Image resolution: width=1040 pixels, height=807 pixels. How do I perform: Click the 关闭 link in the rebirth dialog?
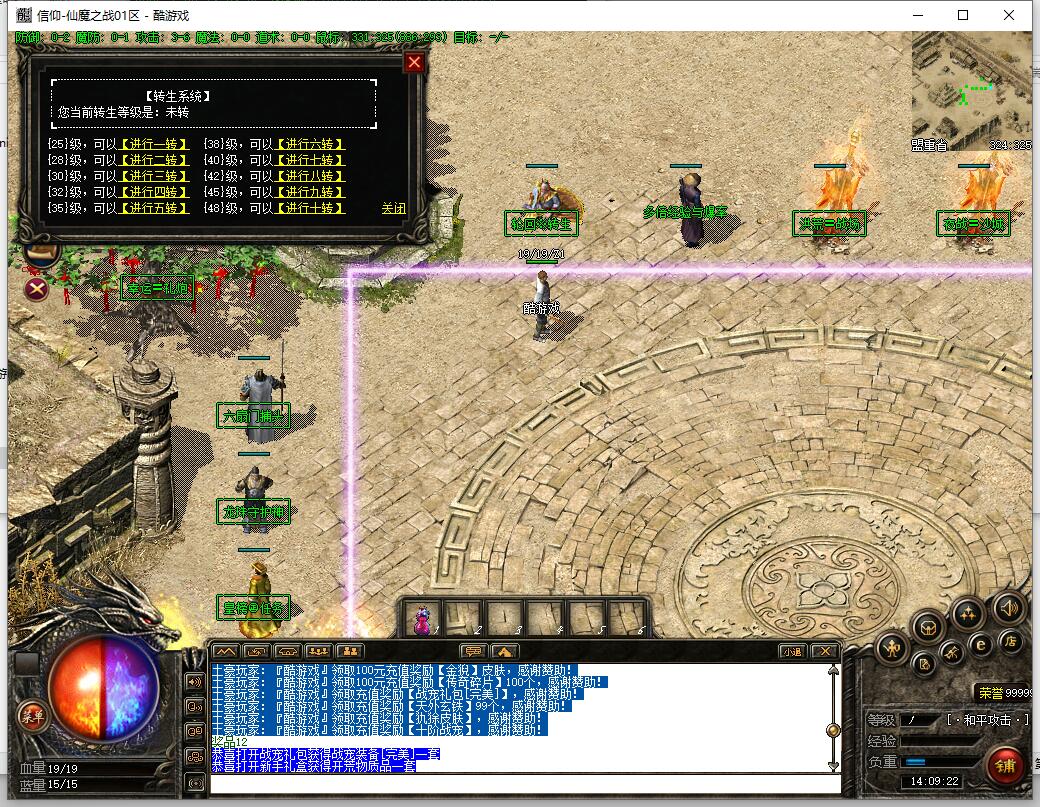tap(393, 208)
